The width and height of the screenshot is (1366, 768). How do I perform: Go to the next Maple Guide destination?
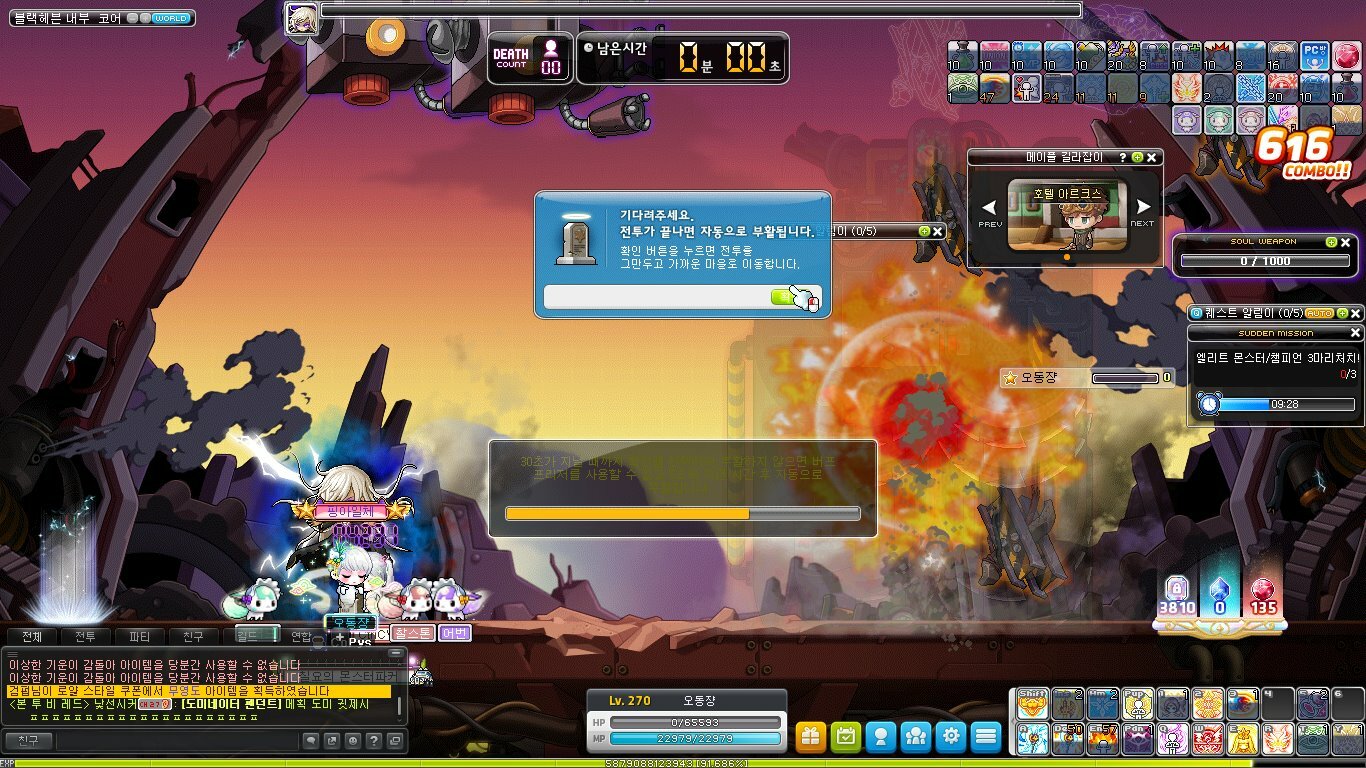pos(1142,210)
